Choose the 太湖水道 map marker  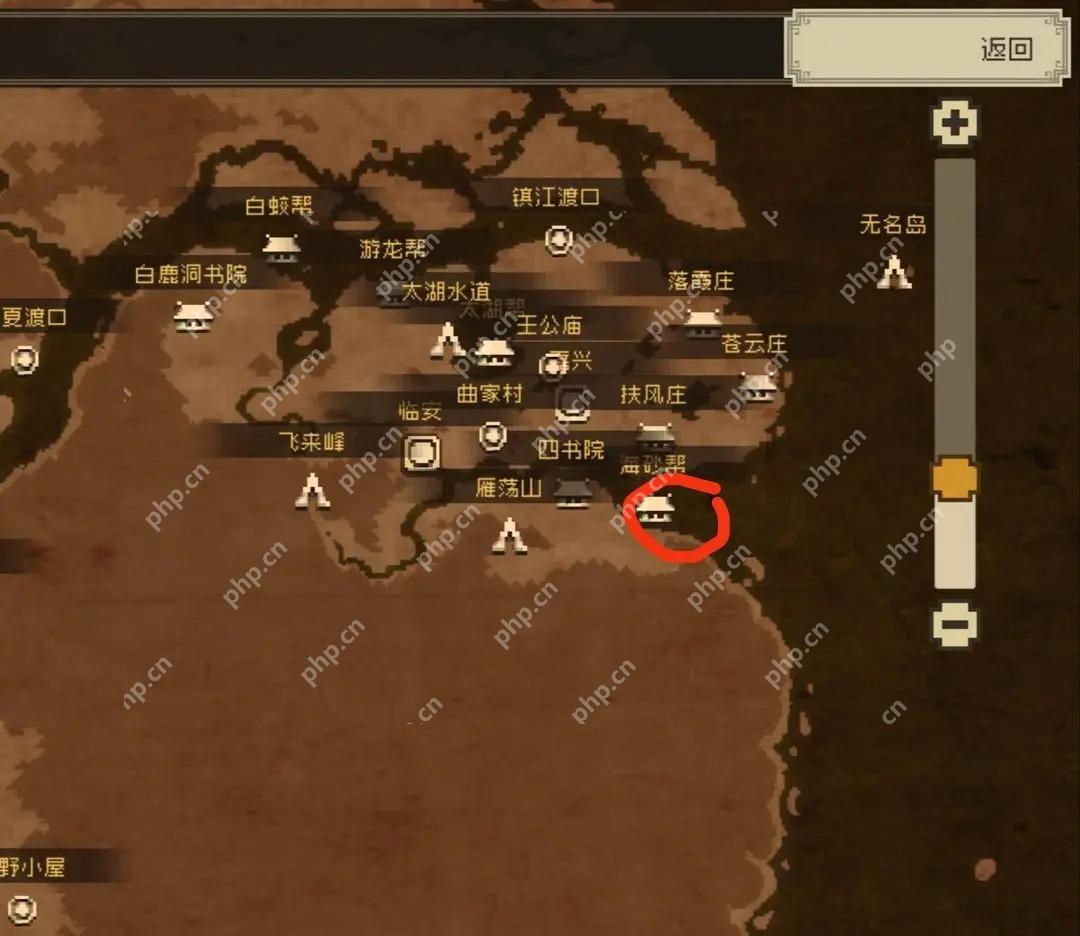click(x=446, y=340)
